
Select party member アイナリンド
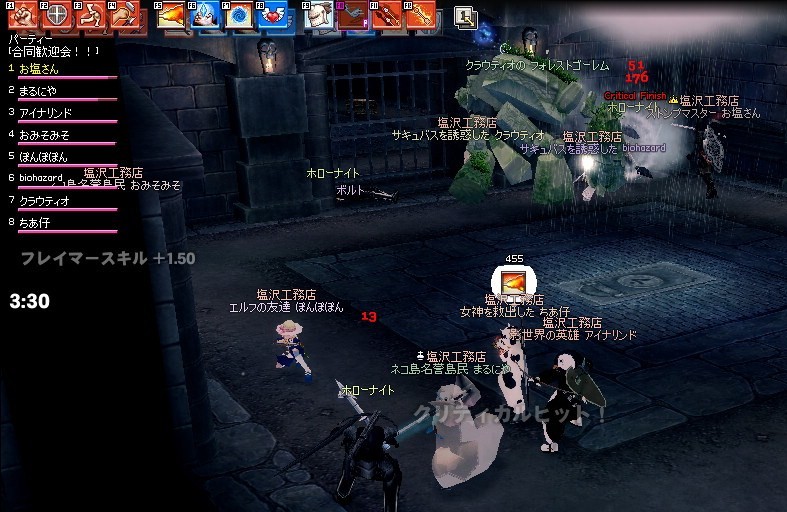(44, 112)
